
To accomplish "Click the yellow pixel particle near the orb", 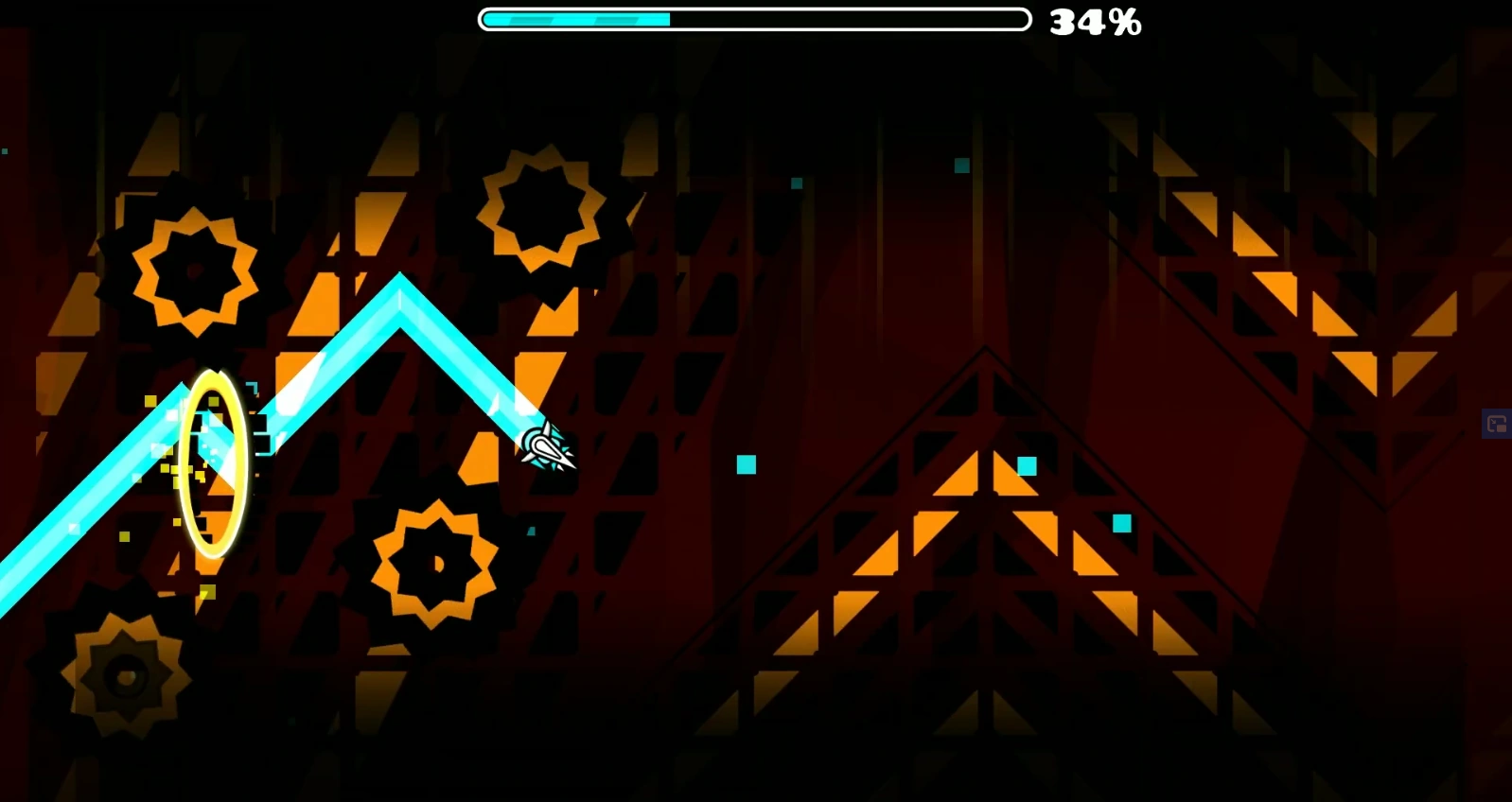I will click(x=149, y=402).
